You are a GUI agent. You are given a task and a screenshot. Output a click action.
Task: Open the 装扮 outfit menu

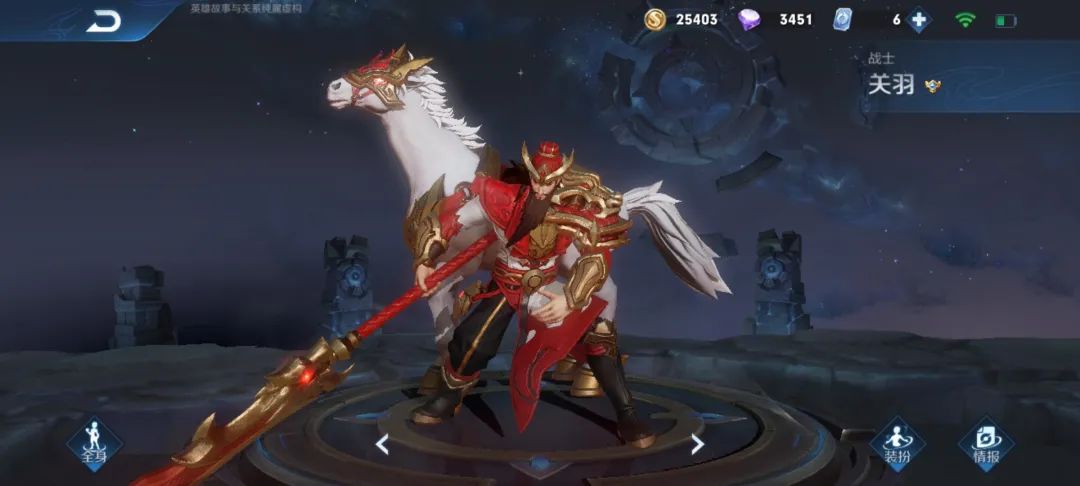[x=896, y=443]
